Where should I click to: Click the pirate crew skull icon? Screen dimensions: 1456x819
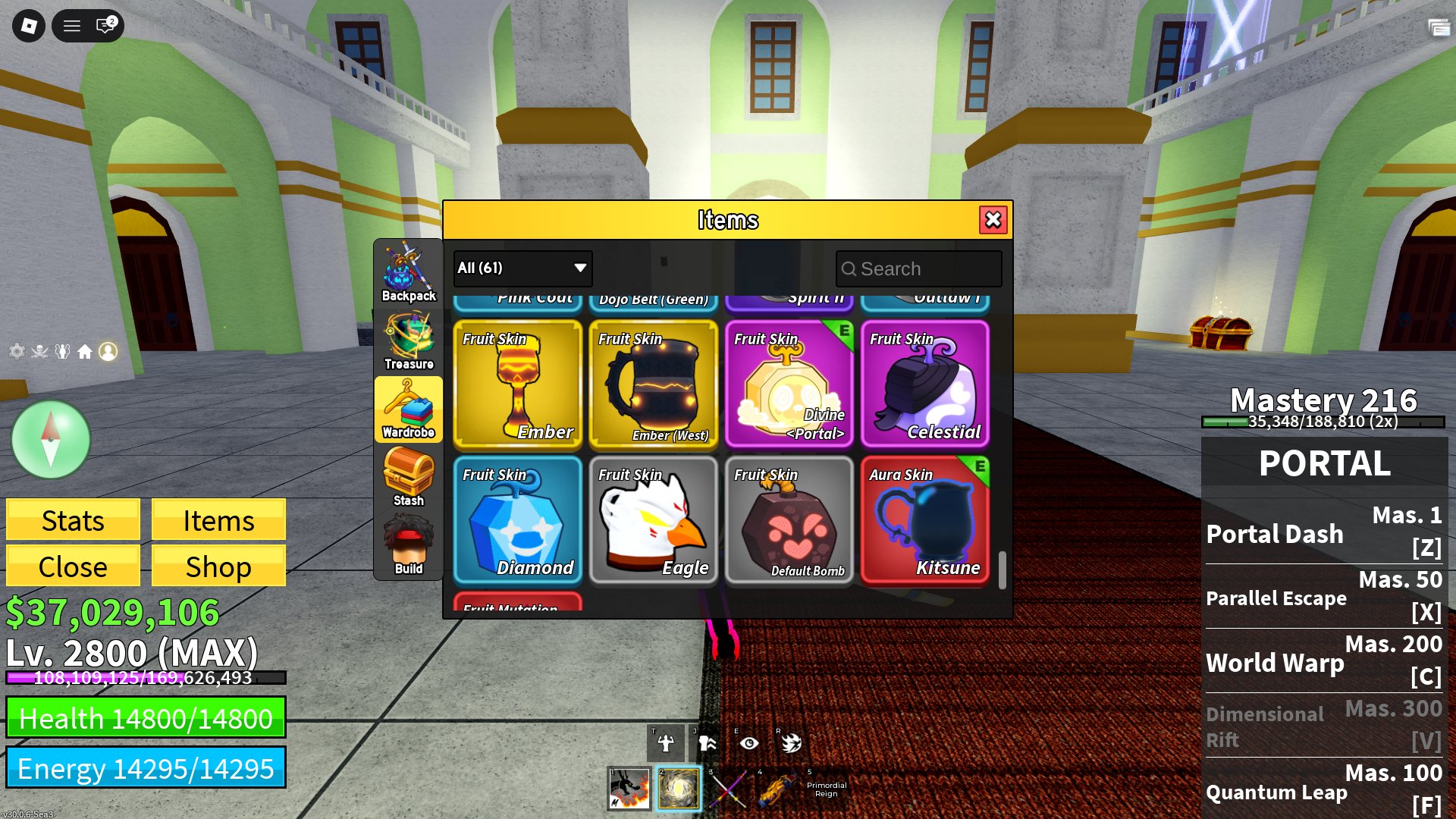click(x=39, y=351)
